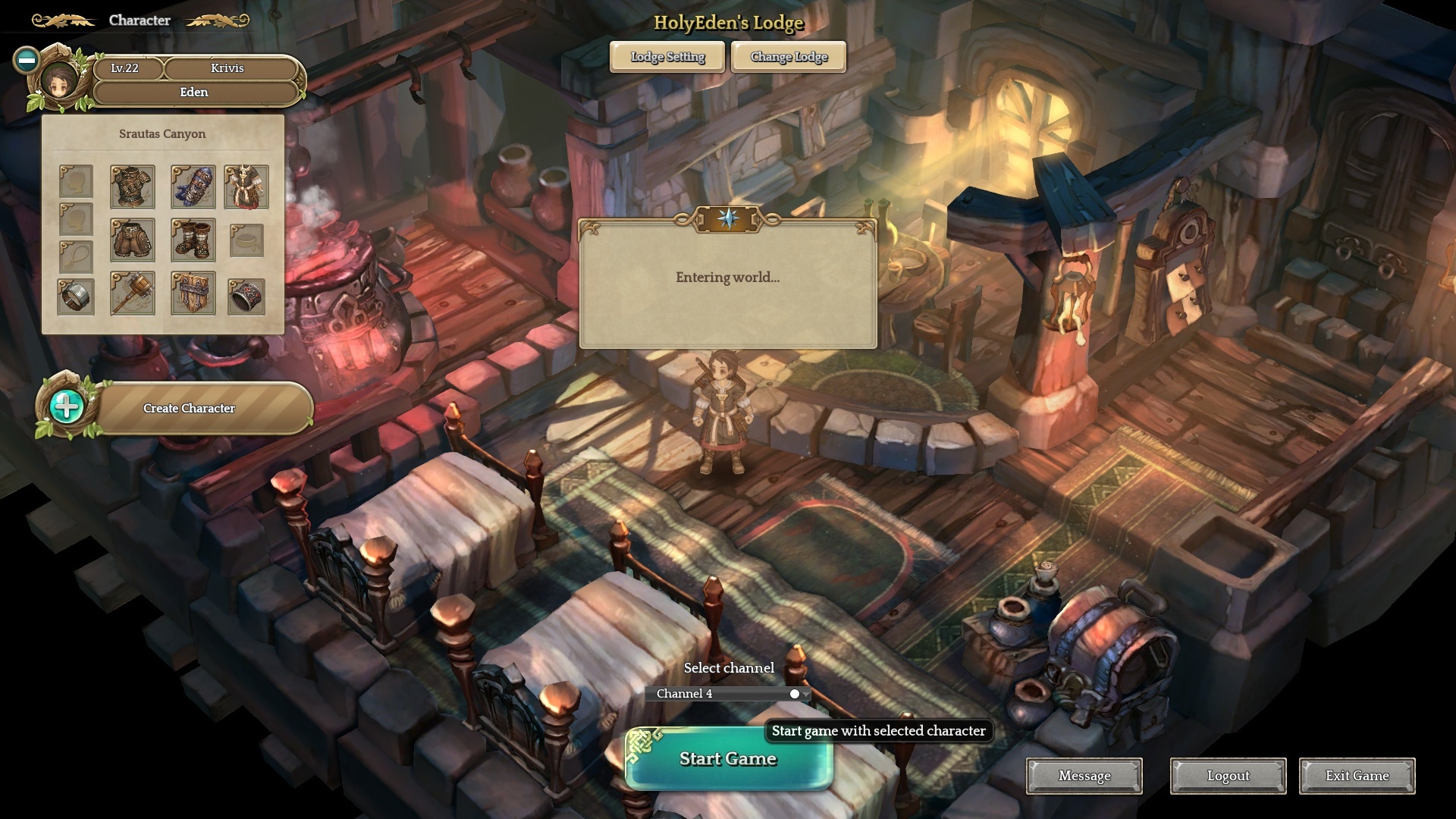
Task: Choose Exit Game
Action: (x=1357, y=776)
